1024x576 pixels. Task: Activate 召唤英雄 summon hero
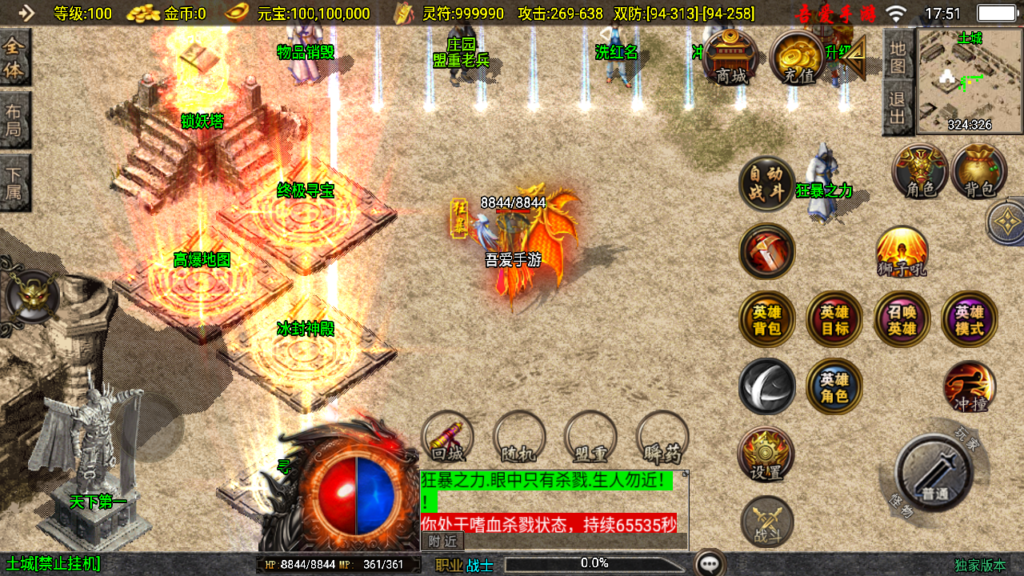click(901, 319)
